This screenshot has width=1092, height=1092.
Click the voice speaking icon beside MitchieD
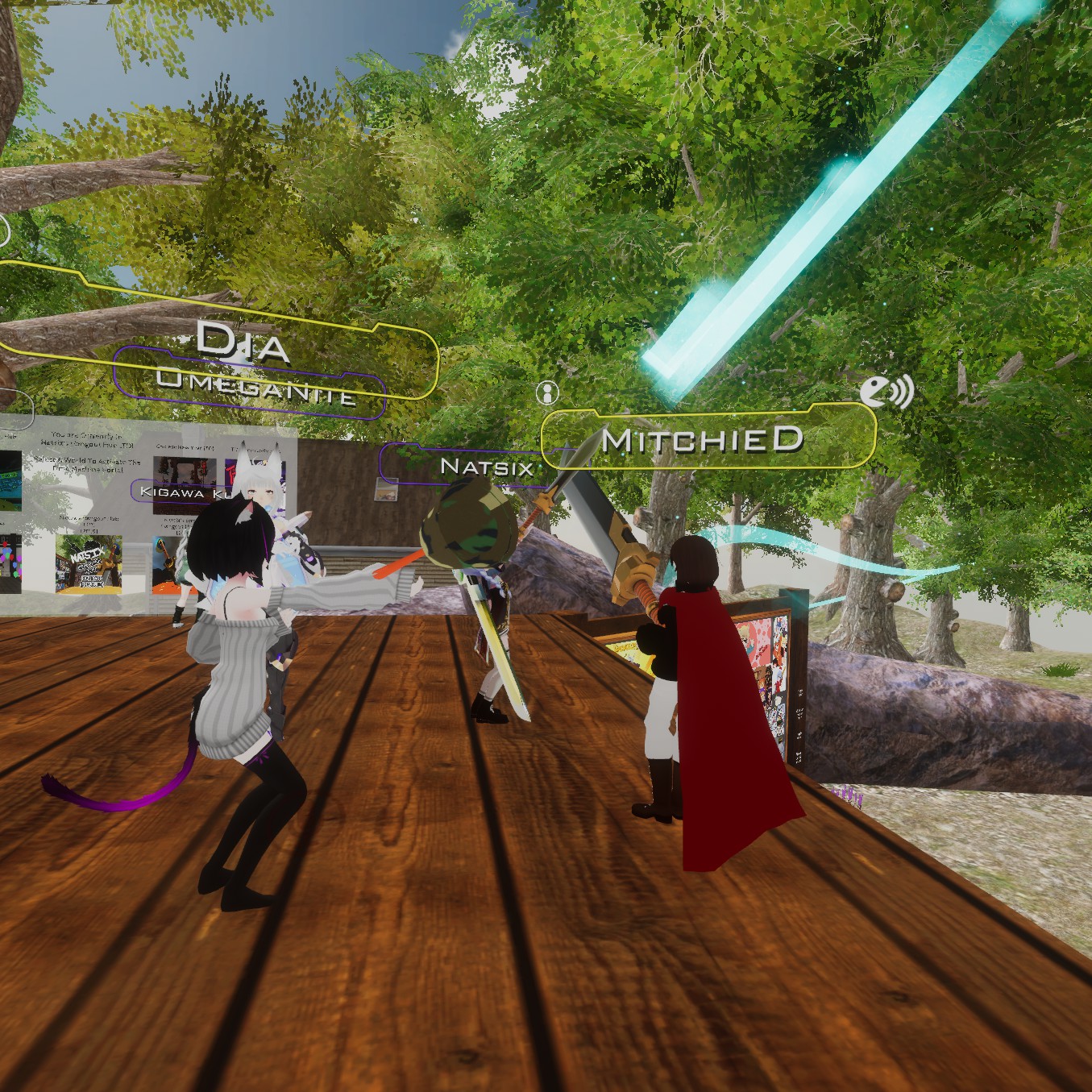[886, 392]
